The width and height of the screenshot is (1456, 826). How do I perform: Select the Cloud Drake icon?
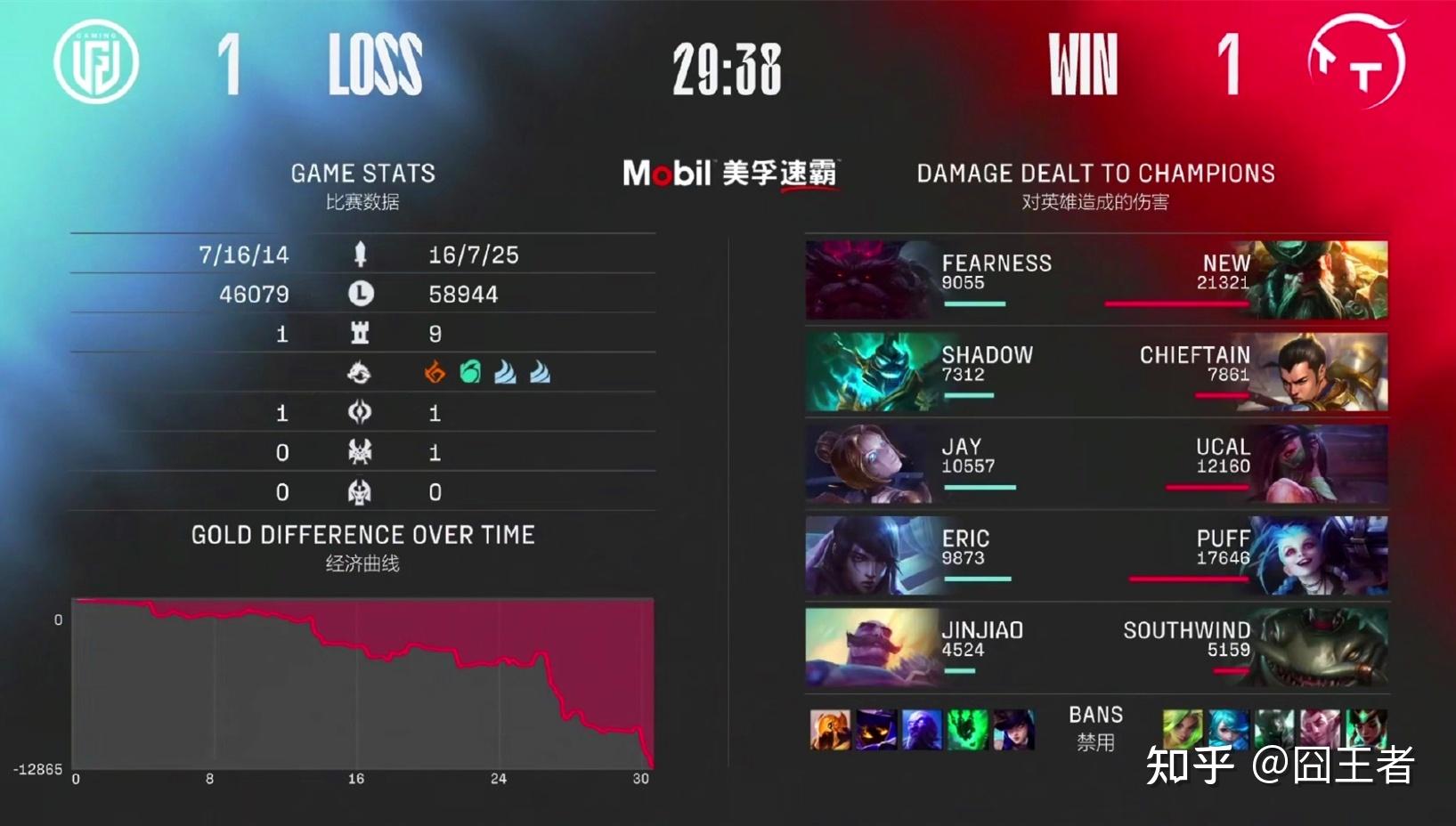point(505,373)
